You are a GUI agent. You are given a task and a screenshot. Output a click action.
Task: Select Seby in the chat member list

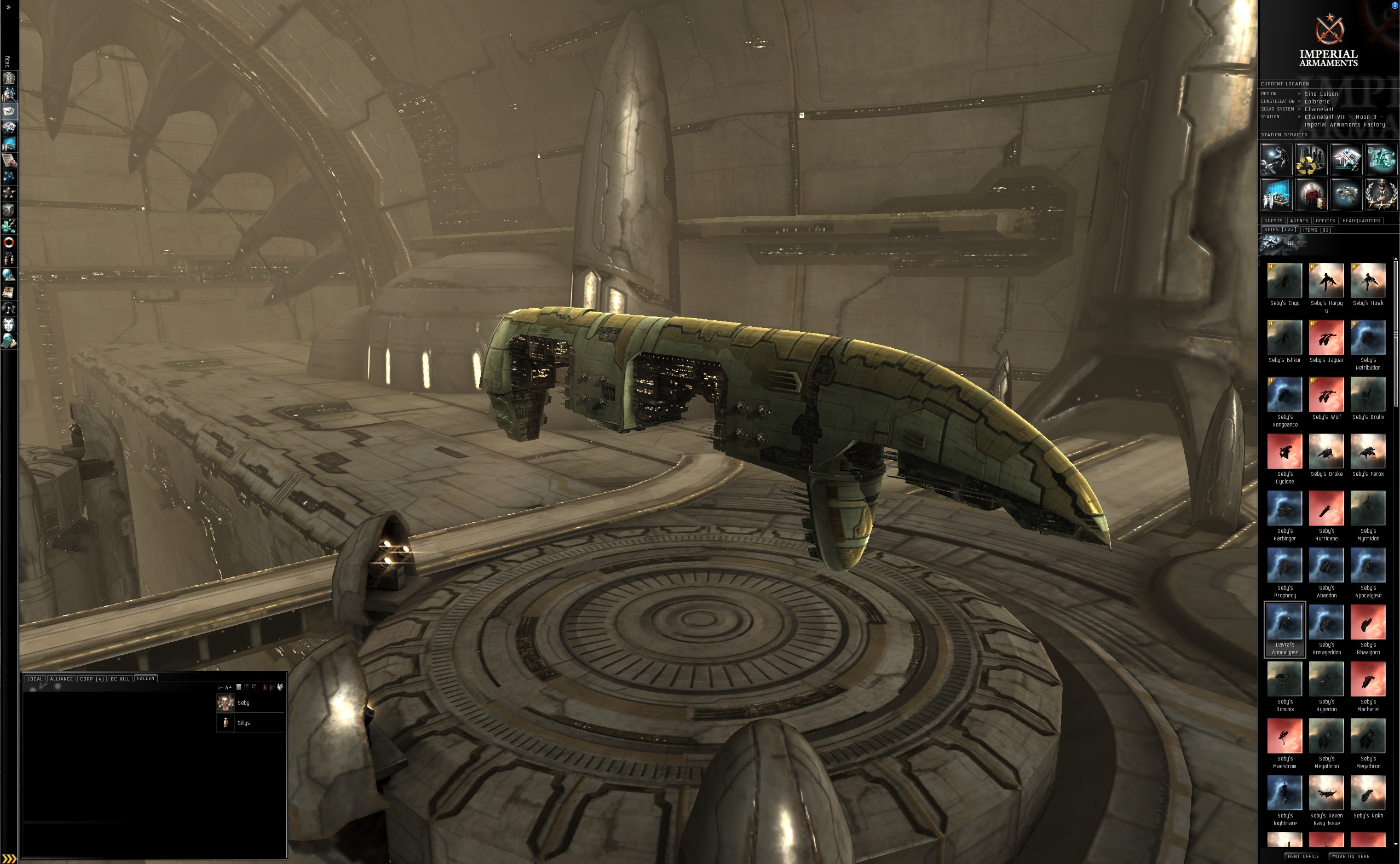[244, 703]
